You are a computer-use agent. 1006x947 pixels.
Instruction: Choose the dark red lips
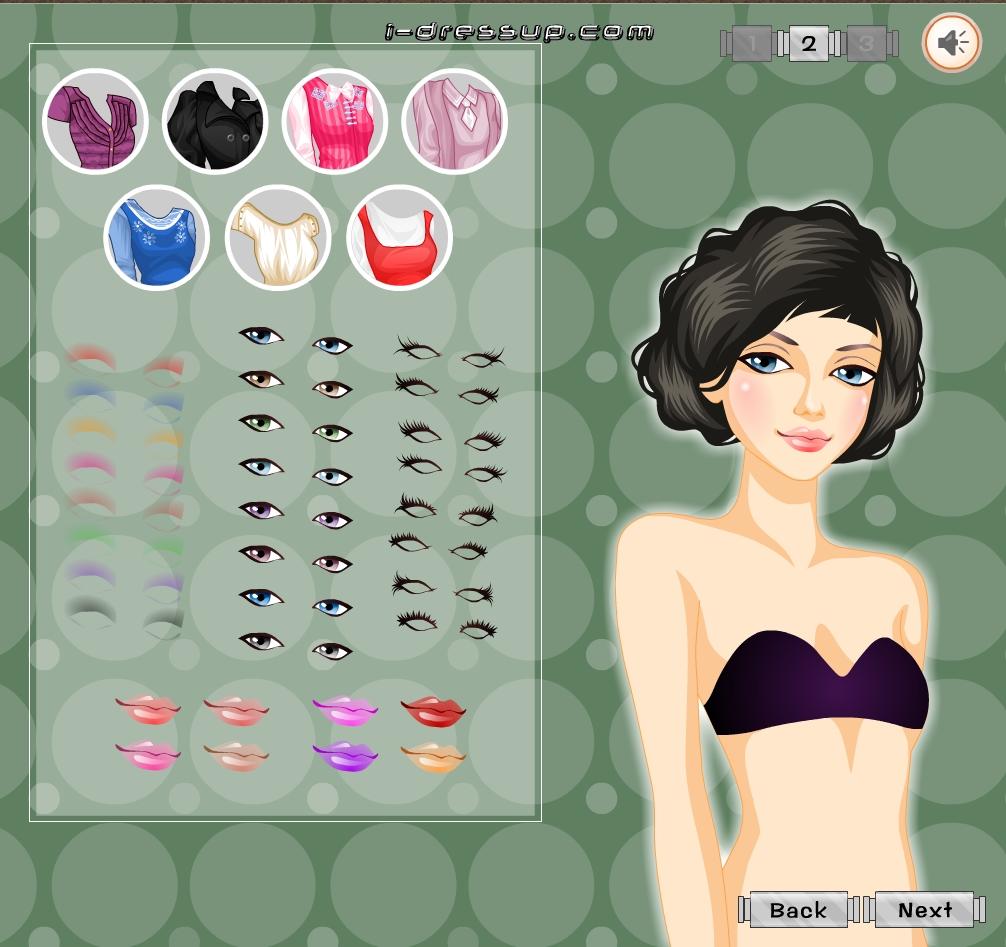click(x=433, y=711)
